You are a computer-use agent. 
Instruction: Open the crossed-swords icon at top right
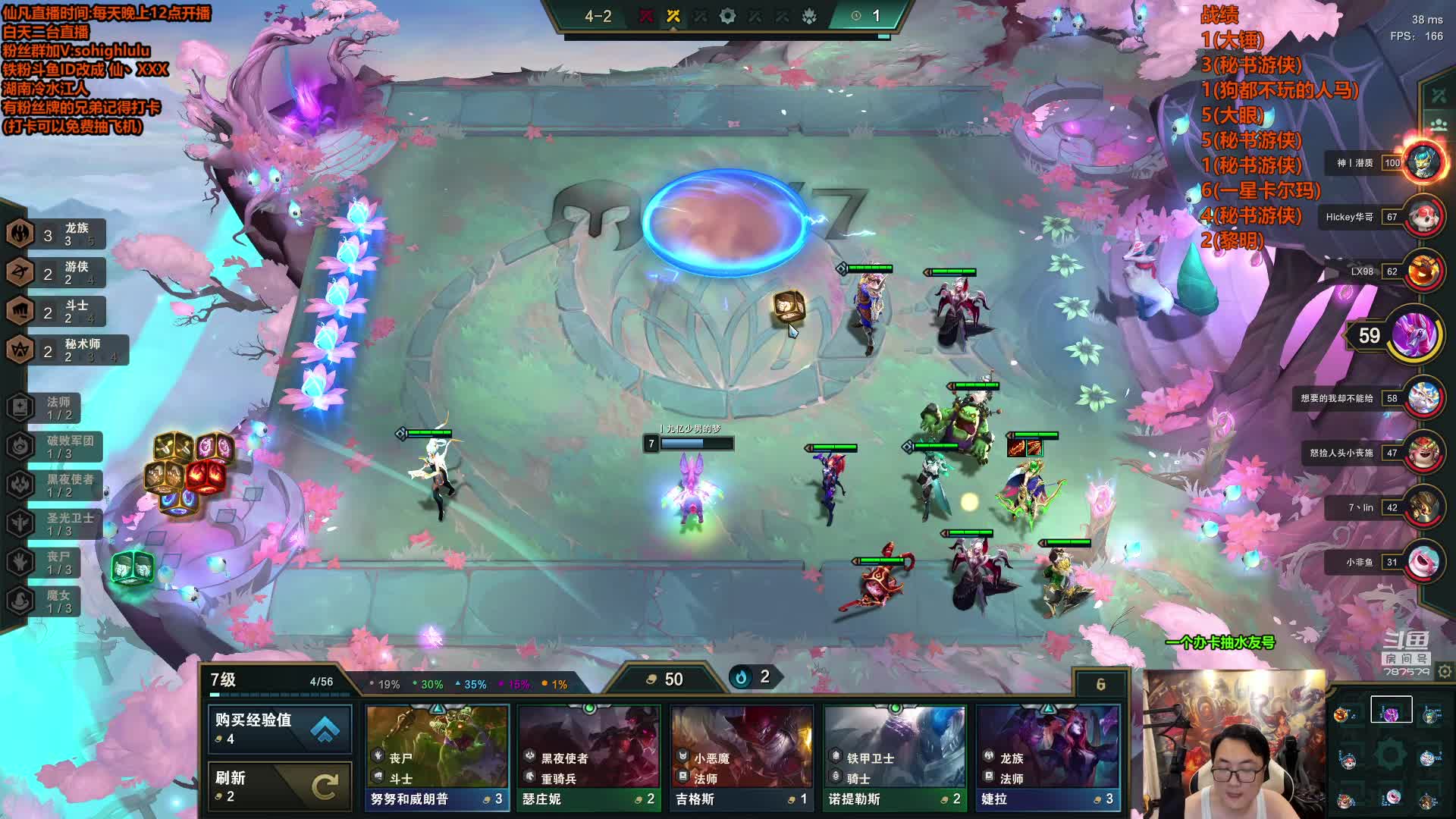pyautogui.click(x=1439, y=96)
